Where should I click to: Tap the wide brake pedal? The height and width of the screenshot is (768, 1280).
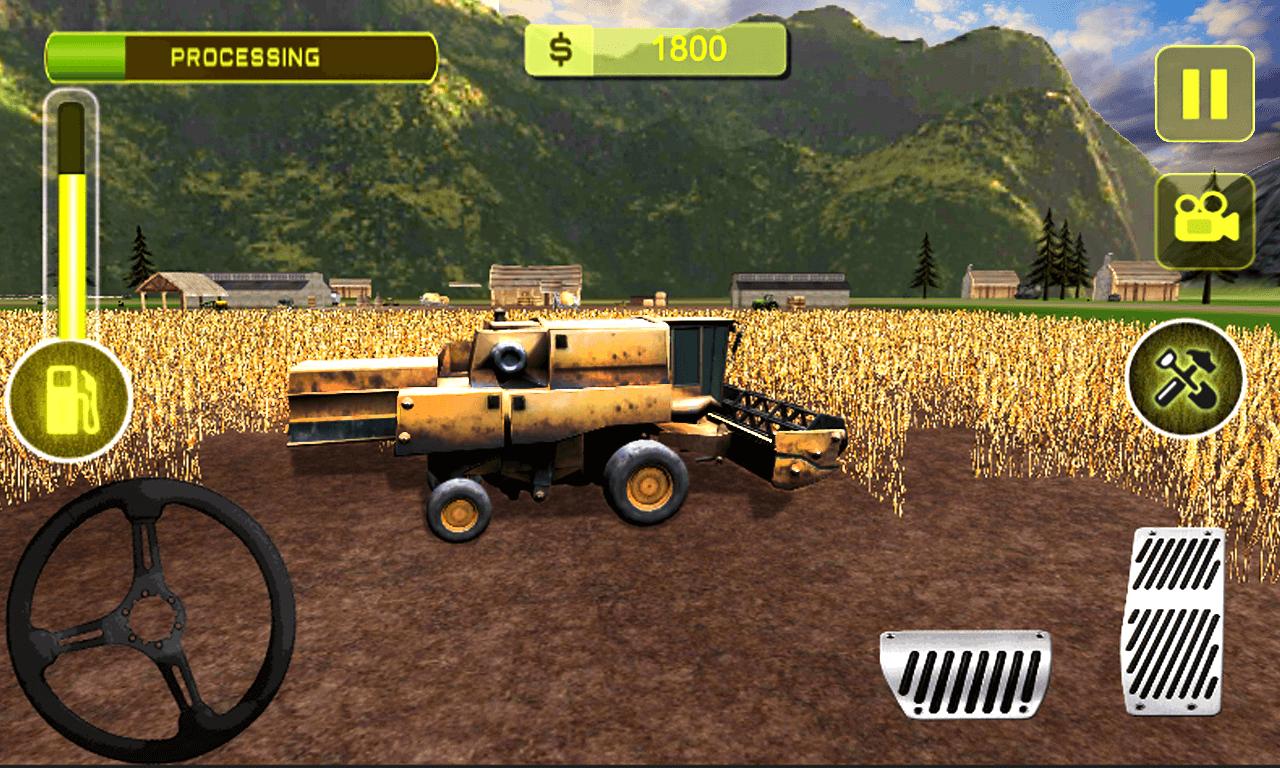(x=965, y=673)
